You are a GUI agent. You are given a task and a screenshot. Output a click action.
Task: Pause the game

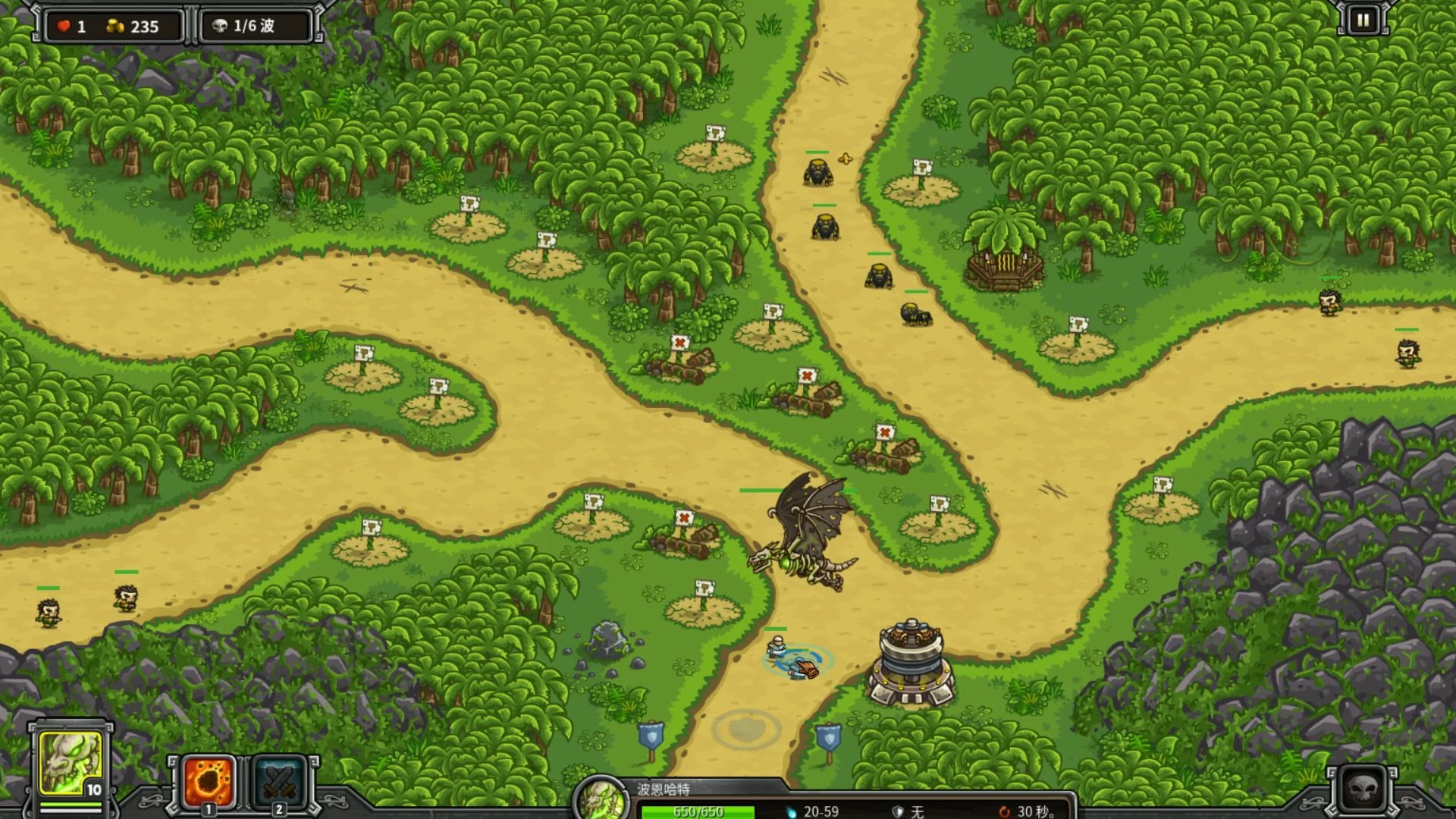pyautogui.click(x=1363, y=20)
